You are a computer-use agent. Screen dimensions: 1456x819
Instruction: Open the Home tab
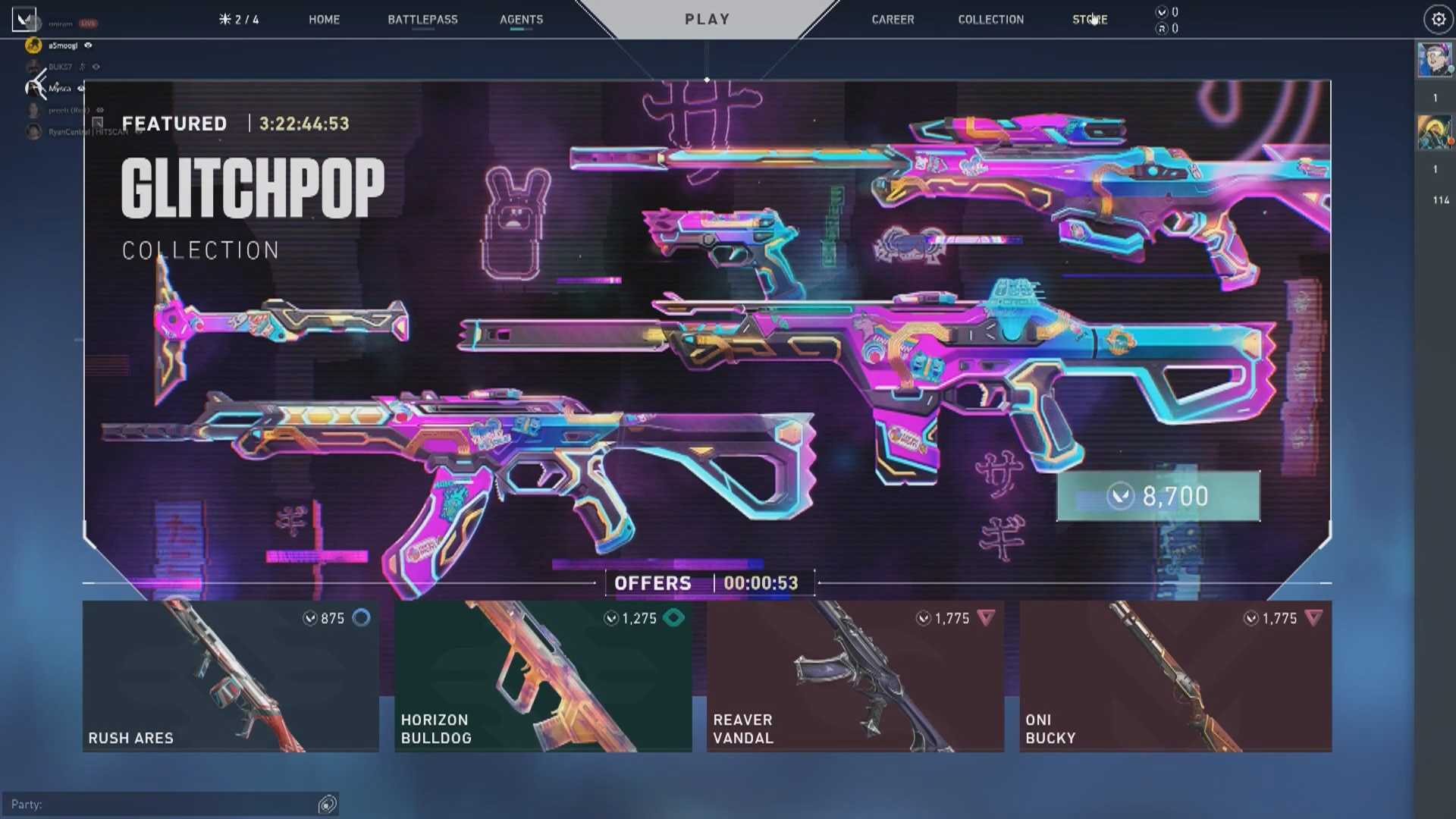324,20
